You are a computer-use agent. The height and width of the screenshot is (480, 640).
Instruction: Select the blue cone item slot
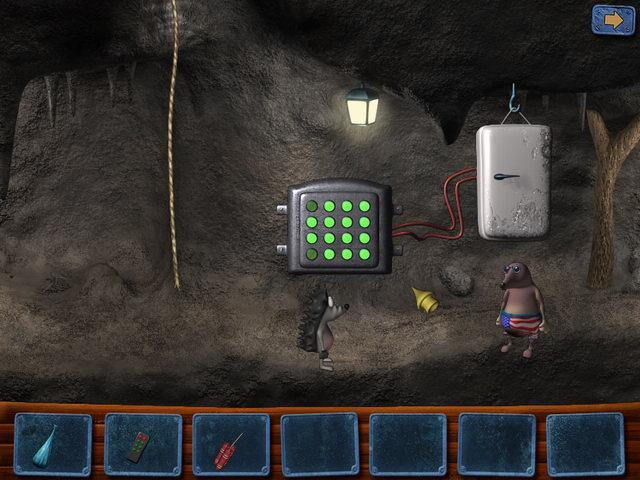pos(52,444)
